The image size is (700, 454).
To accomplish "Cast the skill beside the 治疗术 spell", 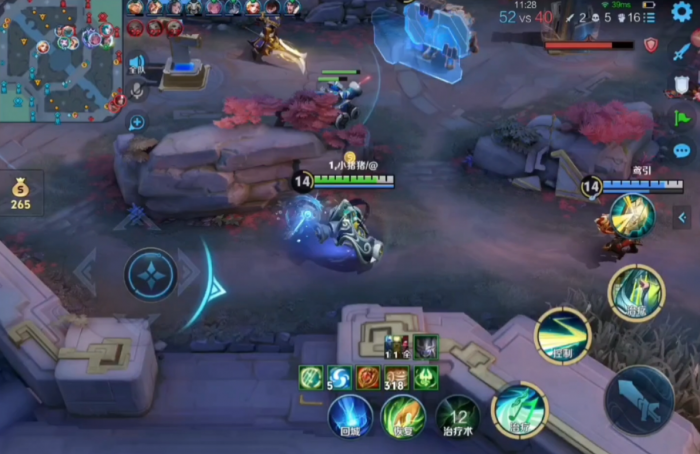I will click(518, 408).
